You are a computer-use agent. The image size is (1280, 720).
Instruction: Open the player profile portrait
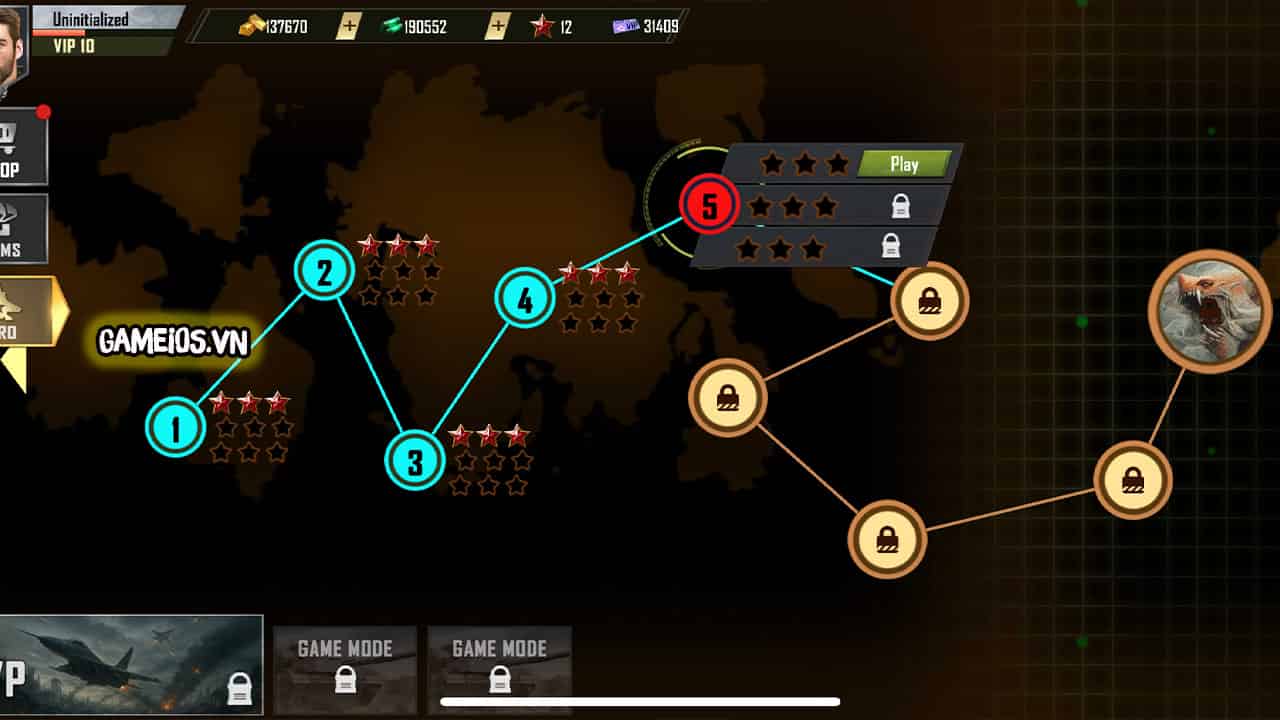12,40
